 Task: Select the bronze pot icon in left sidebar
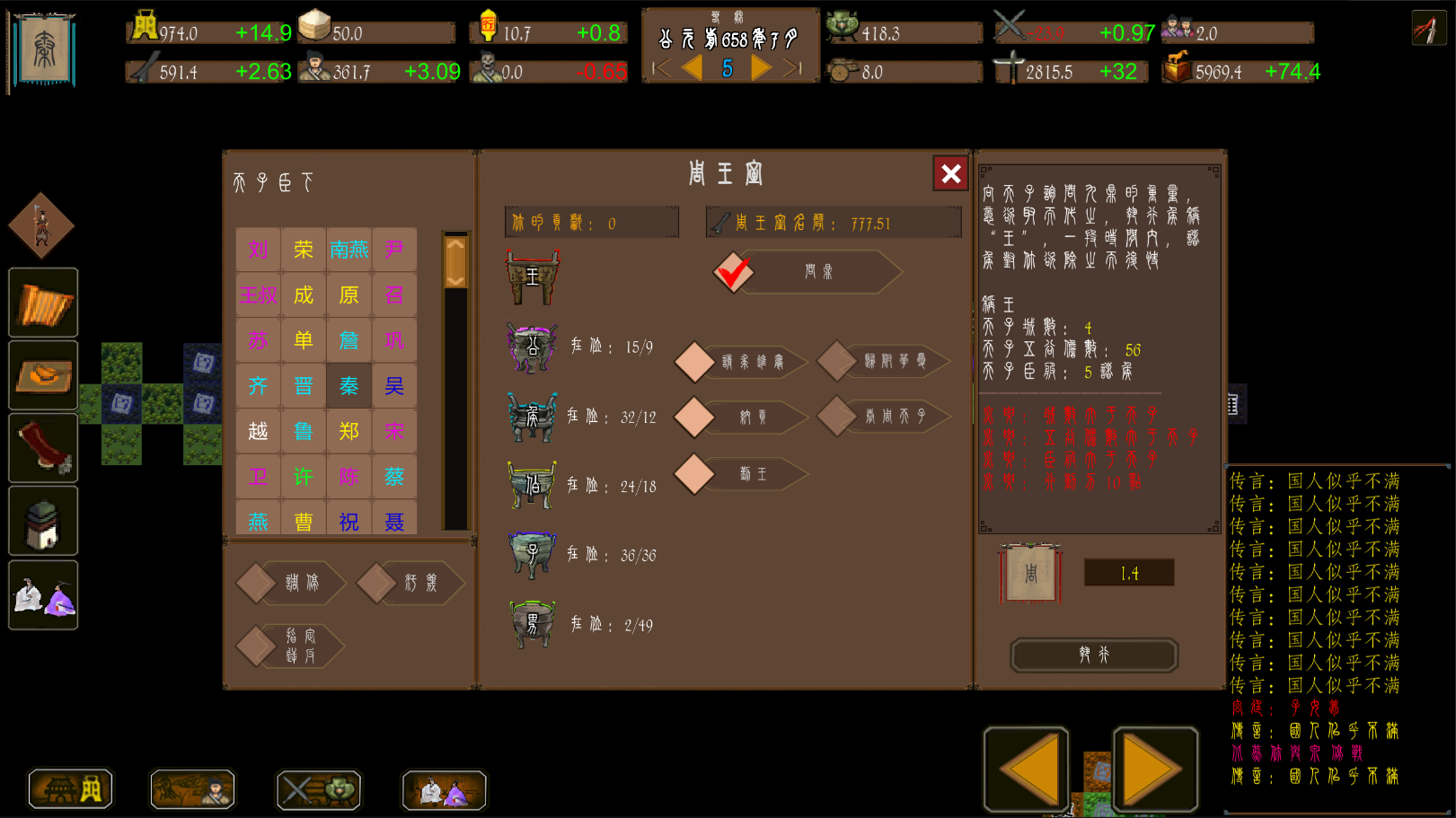pyautogui.click(x=42, y=521)
